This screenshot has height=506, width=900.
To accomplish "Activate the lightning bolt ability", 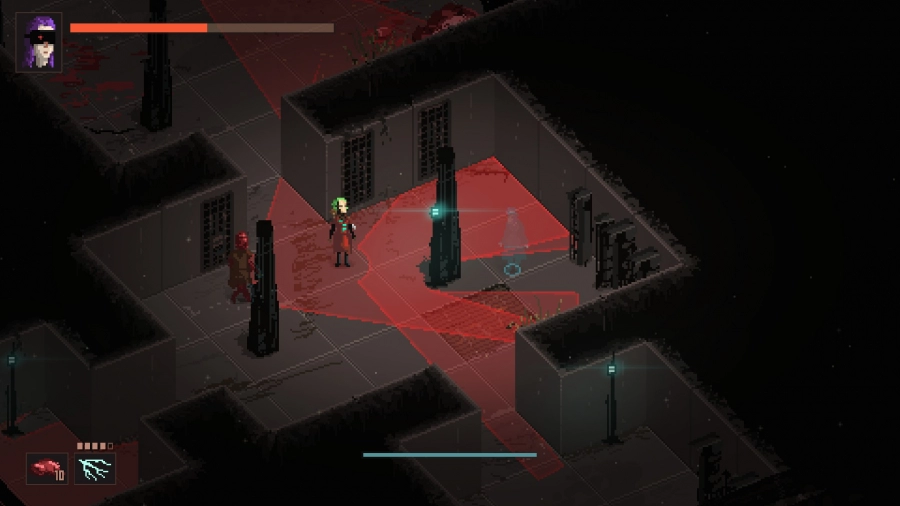I will click(x=95, y=468).
